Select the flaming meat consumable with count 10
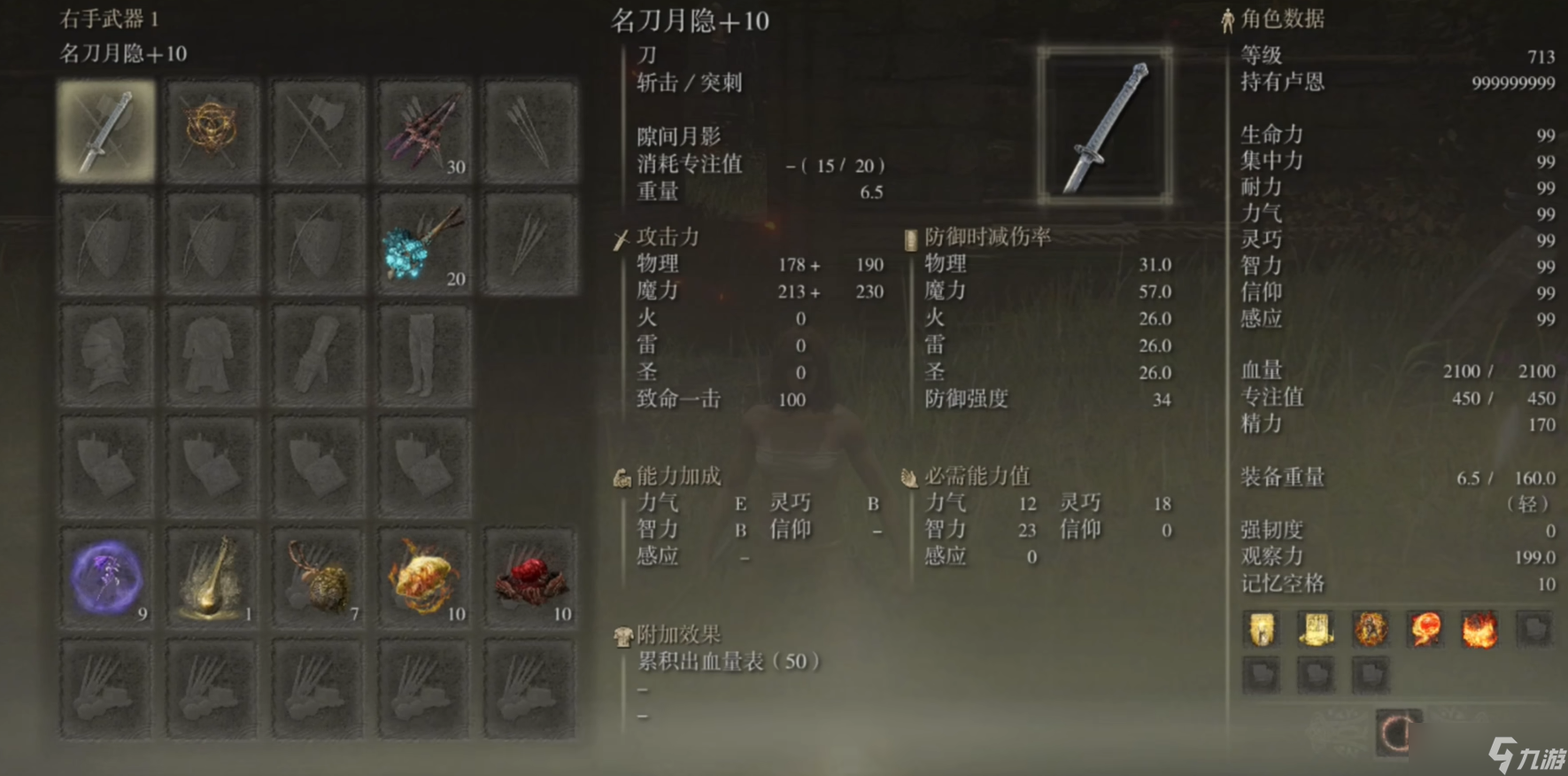The width and height of the screenshot is (1568, 776). [423, 577]
